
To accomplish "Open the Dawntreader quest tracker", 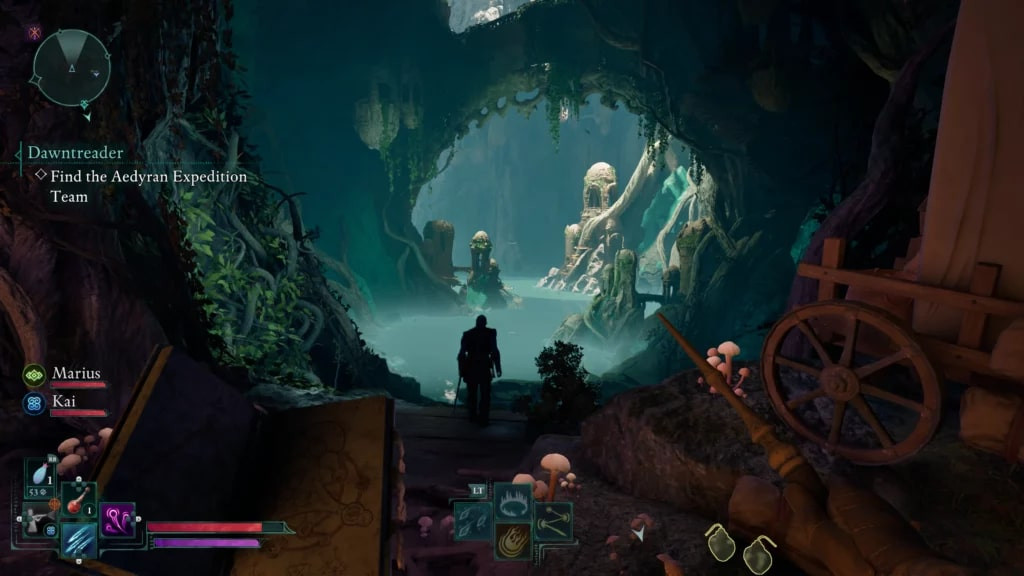I will [75, 153].
